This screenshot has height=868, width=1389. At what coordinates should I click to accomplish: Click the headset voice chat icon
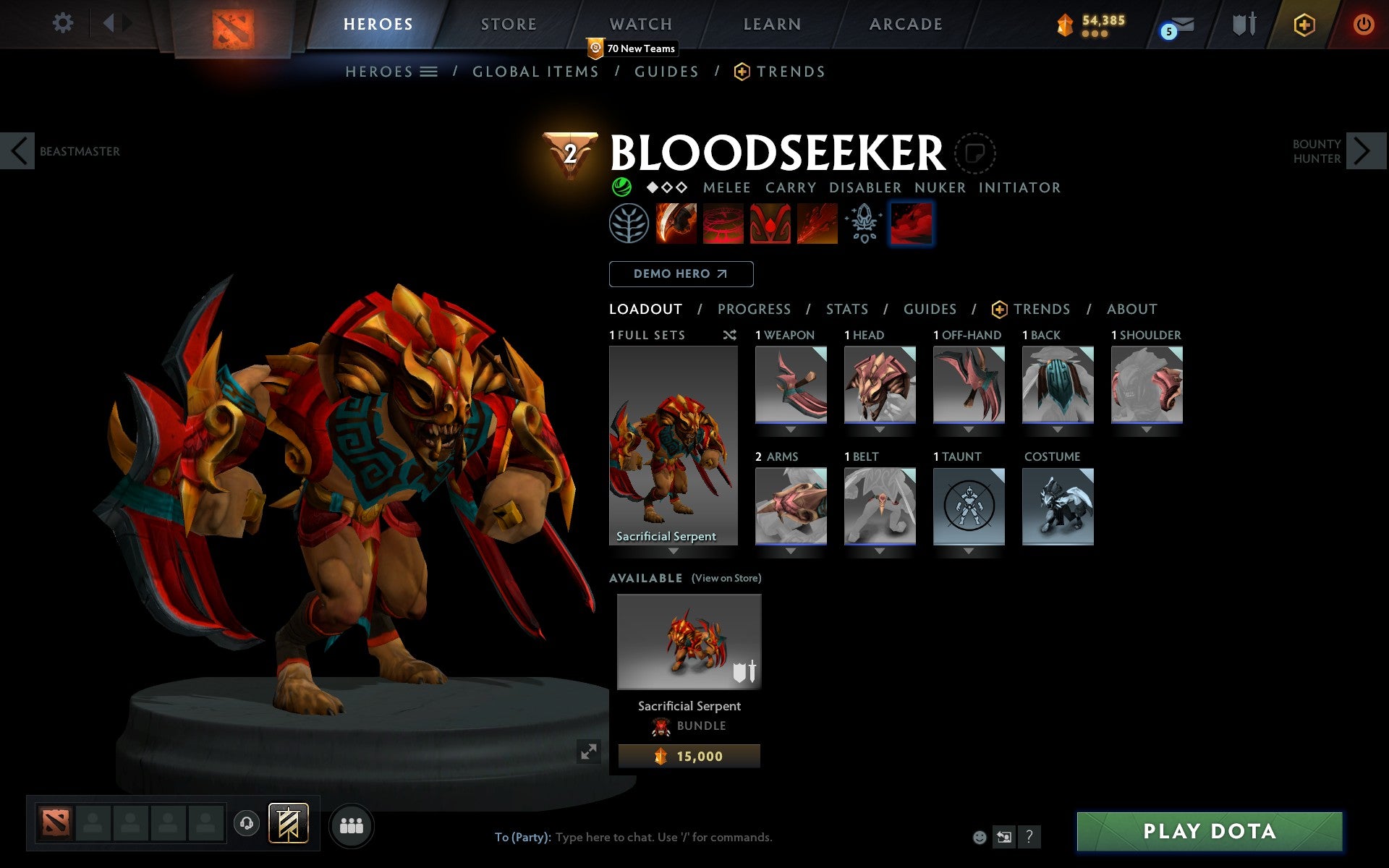coord(246,822)
